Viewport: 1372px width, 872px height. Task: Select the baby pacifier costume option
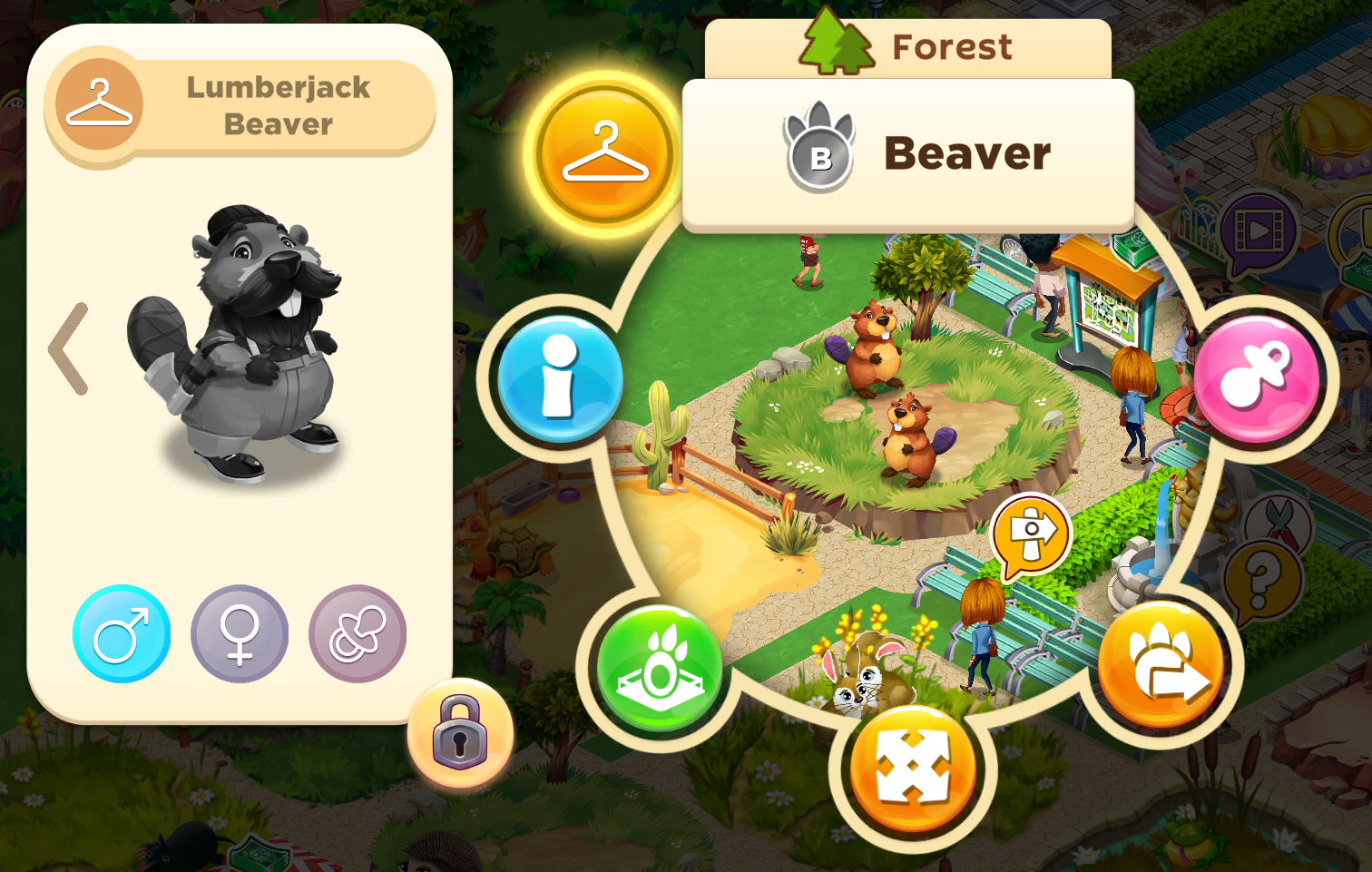[x=358, y=633]
